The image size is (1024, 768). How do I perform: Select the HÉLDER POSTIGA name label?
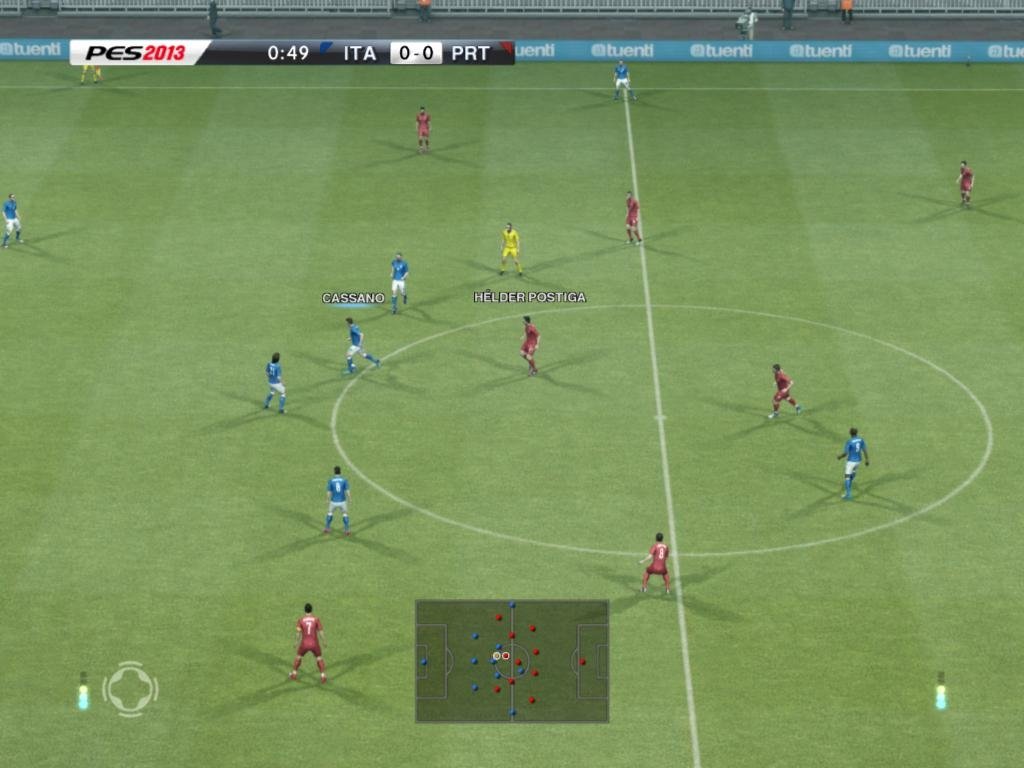[x=529, y=297]
